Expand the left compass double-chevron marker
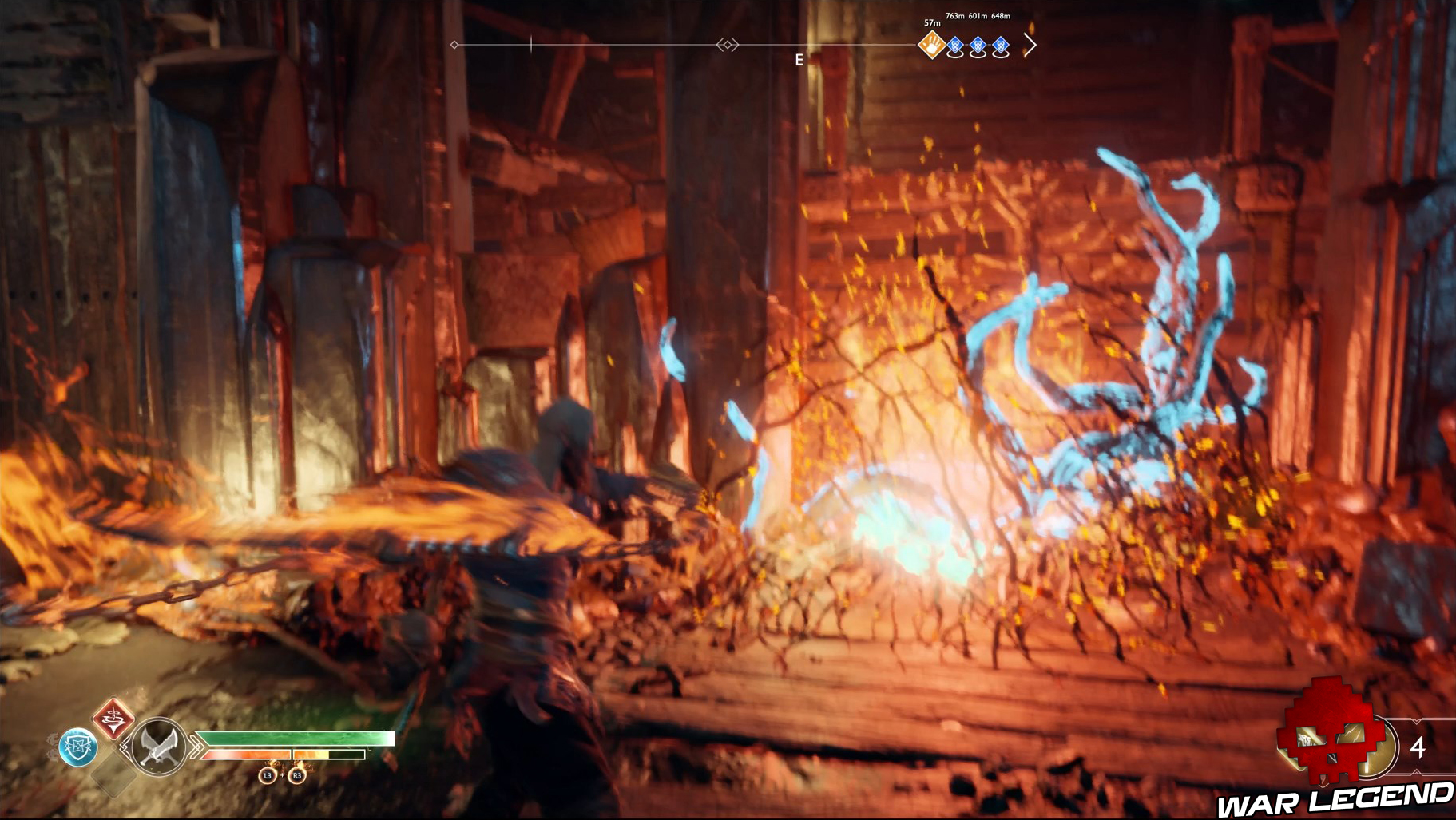This screenshot has height=820, width=1456. (726, 45)
